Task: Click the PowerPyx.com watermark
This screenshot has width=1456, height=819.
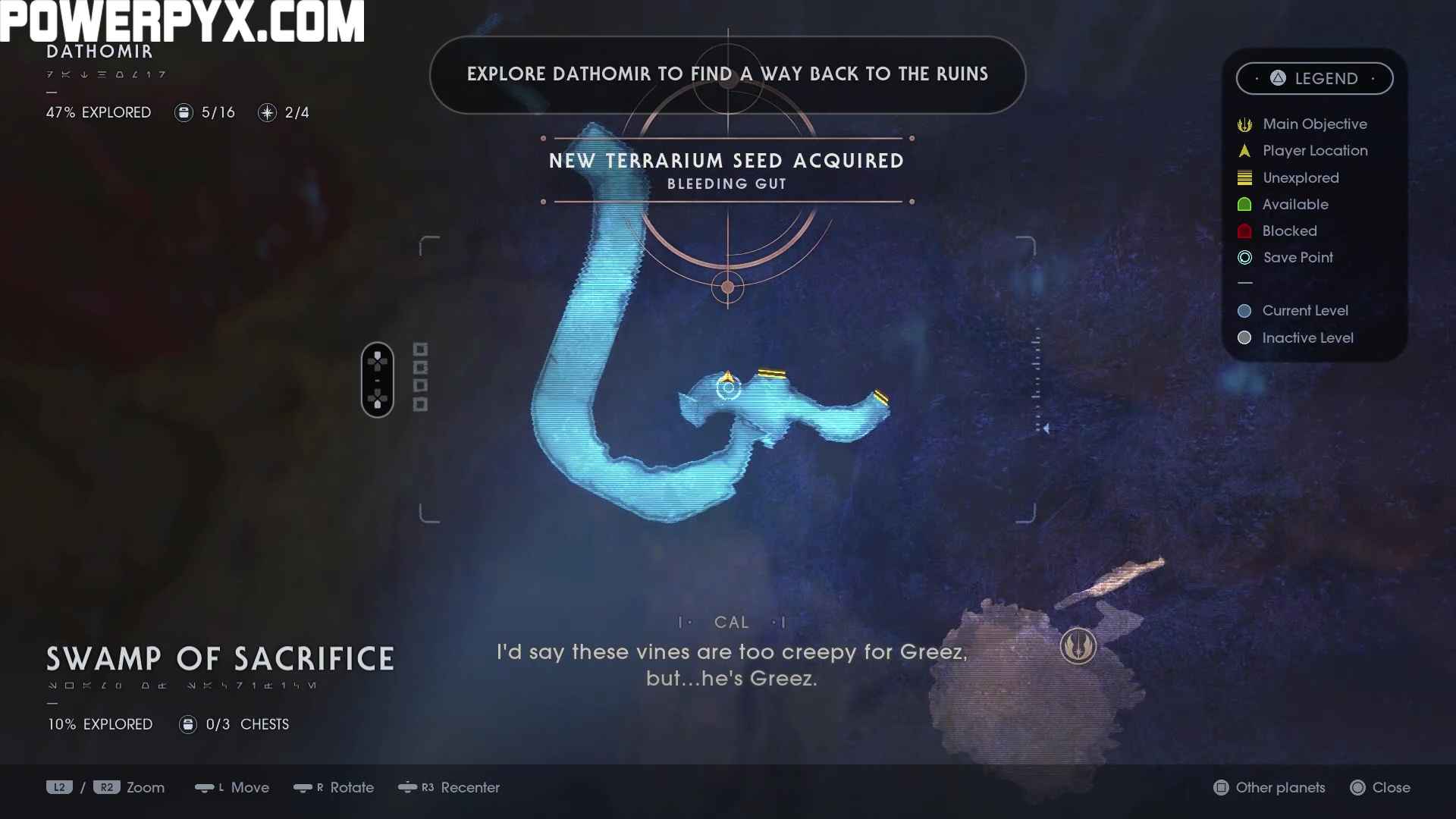Action: click(x=182, y=21)
